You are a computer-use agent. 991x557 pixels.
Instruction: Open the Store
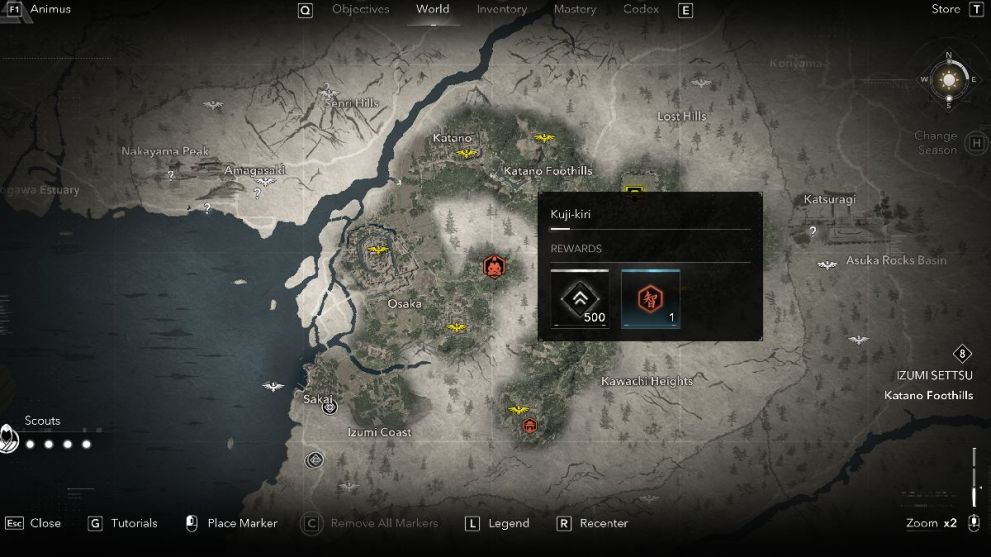[x=945, y=10]
